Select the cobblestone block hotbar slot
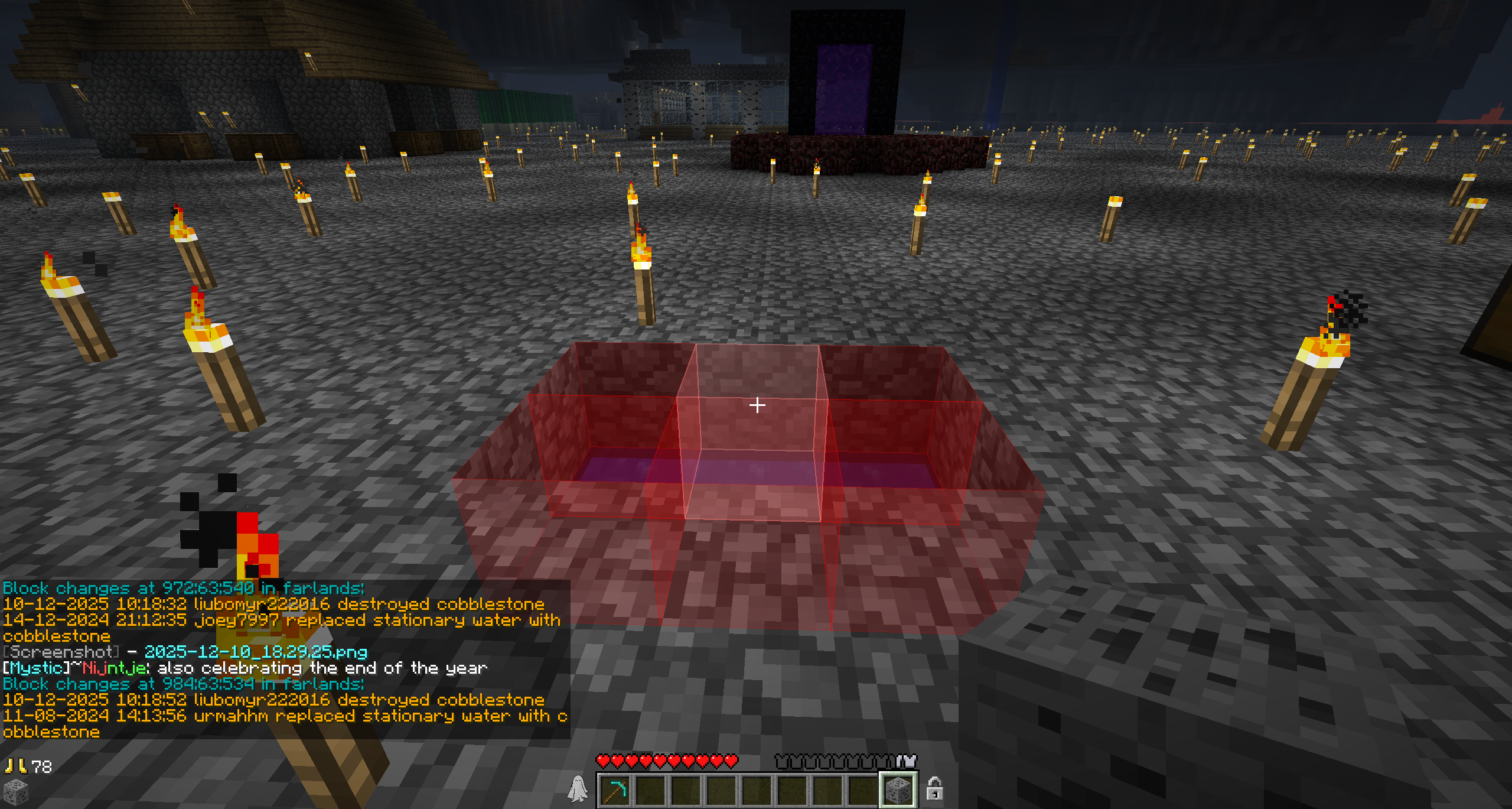The height and width of the screenshot is (809, 1512). [x=898, y=790]
